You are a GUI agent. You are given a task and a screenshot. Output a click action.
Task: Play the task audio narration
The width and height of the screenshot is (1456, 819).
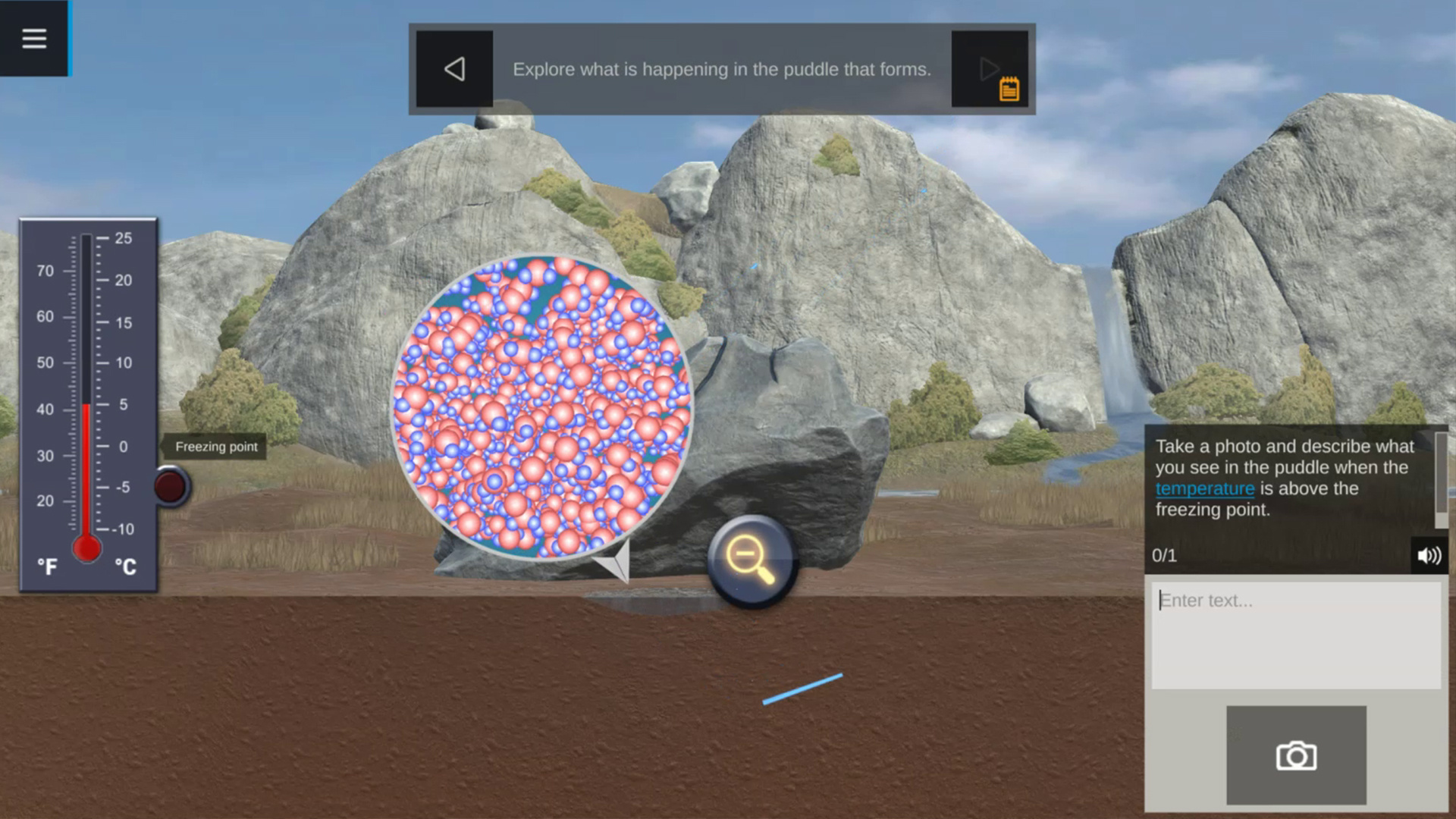coord(1429,556)
